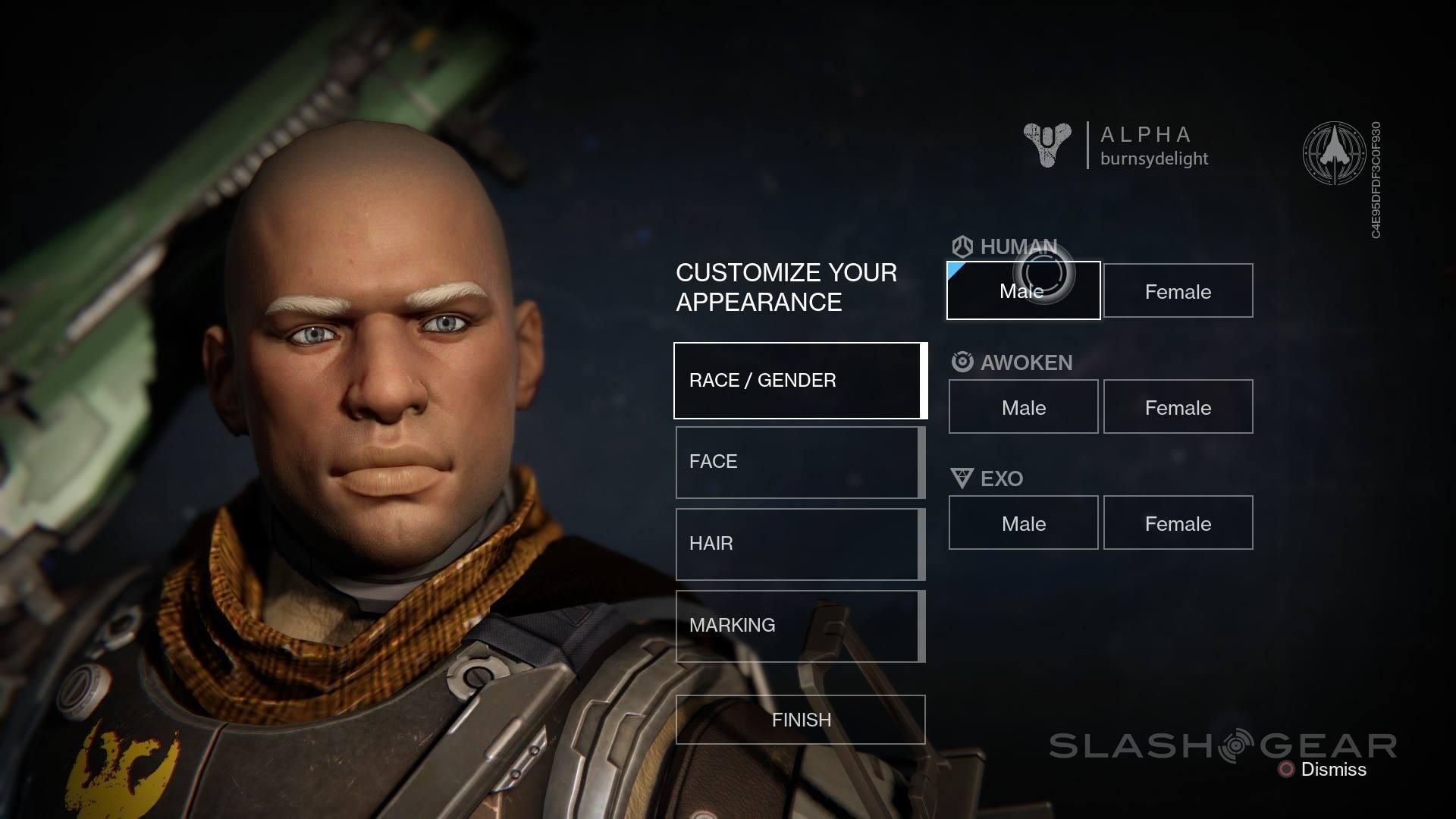Select Awoken Male as race
The image size is (1456, 819).
click(x=1023, y=407)
